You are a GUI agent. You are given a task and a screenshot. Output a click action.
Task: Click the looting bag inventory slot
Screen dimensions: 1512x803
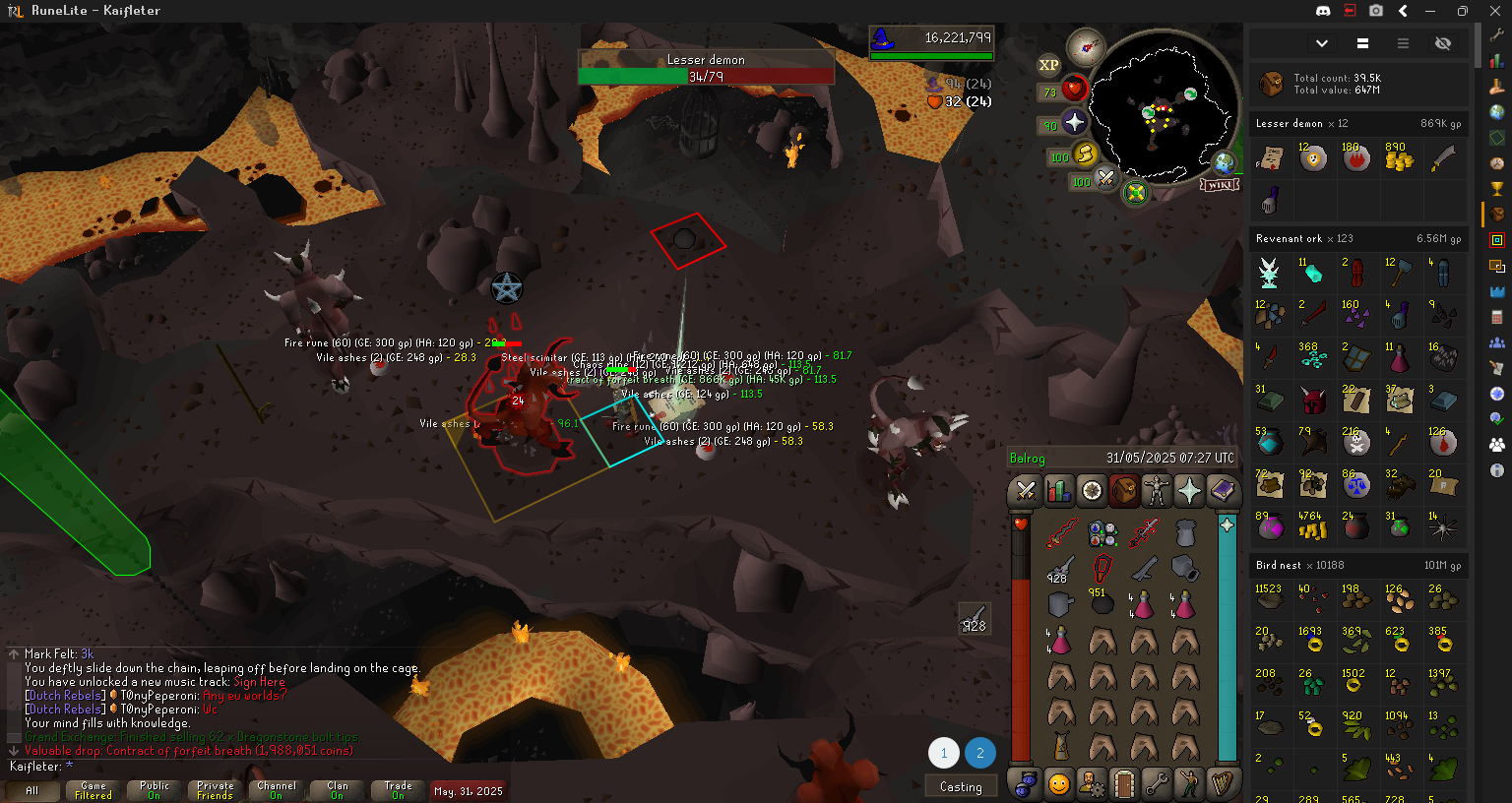tap(1185, 533)
